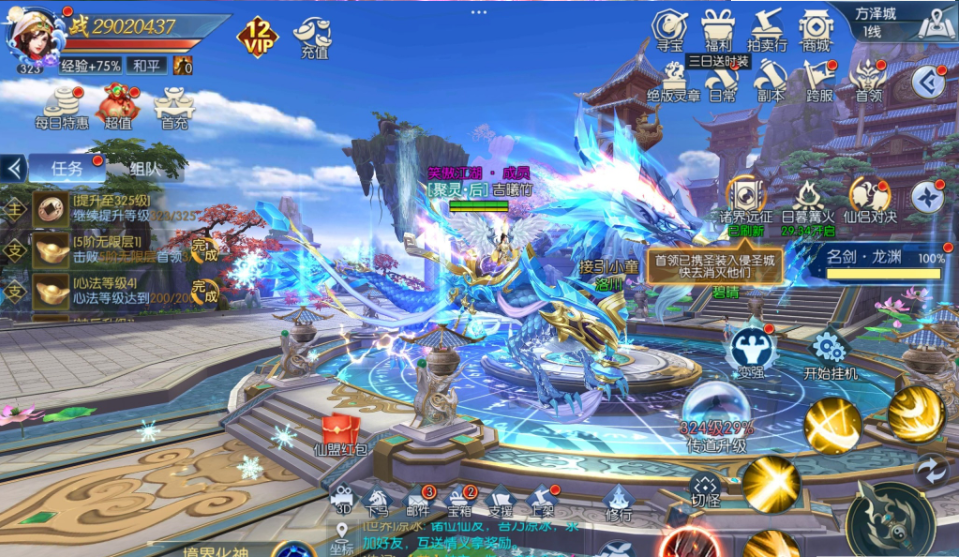Open the 充值 recharge icon
Image resolution: width=959 pixels, height=557 pixels.
(x=312, y=37)
